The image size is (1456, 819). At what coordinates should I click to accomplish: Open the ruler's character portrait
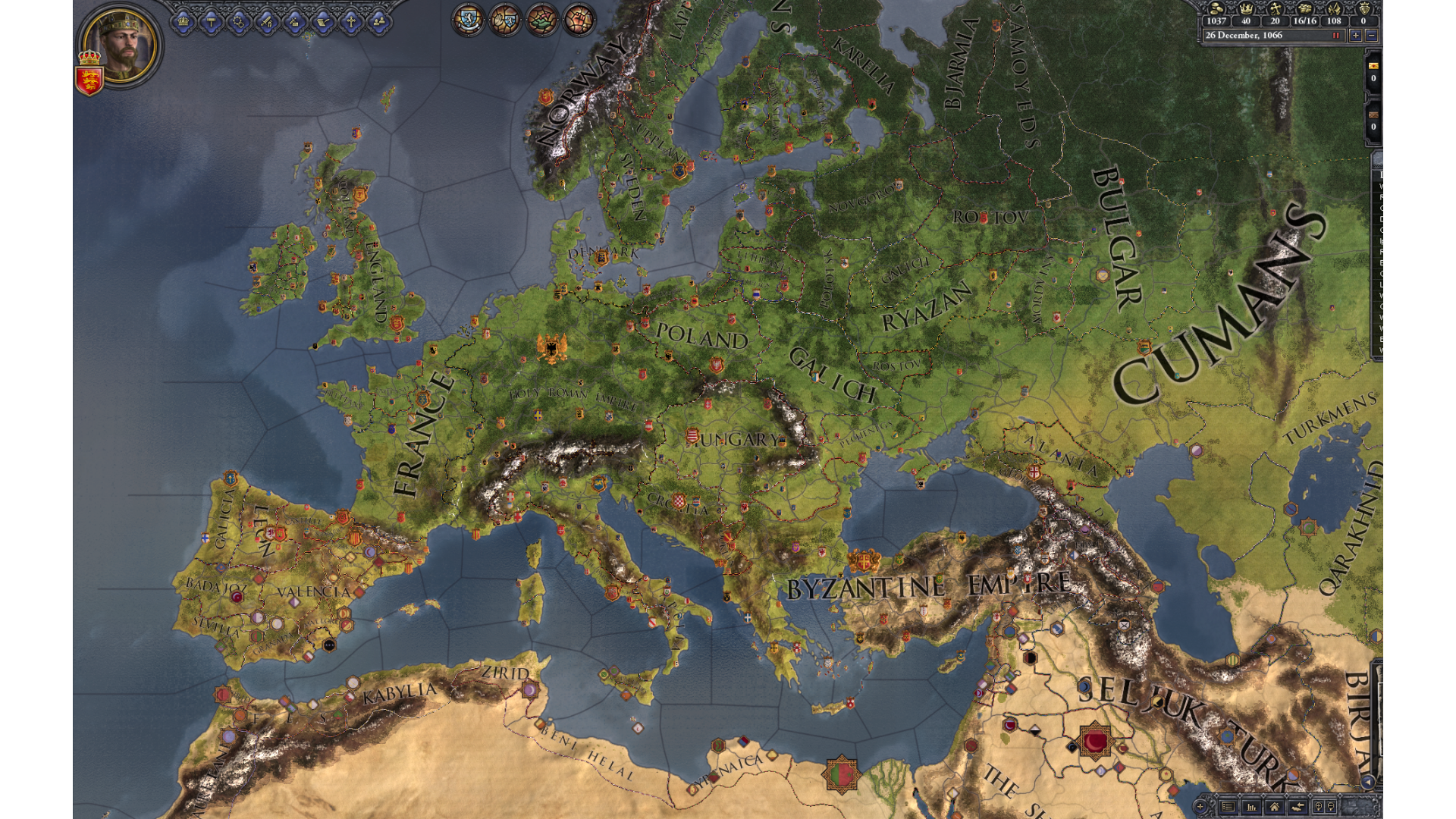[x=120, y=45]
